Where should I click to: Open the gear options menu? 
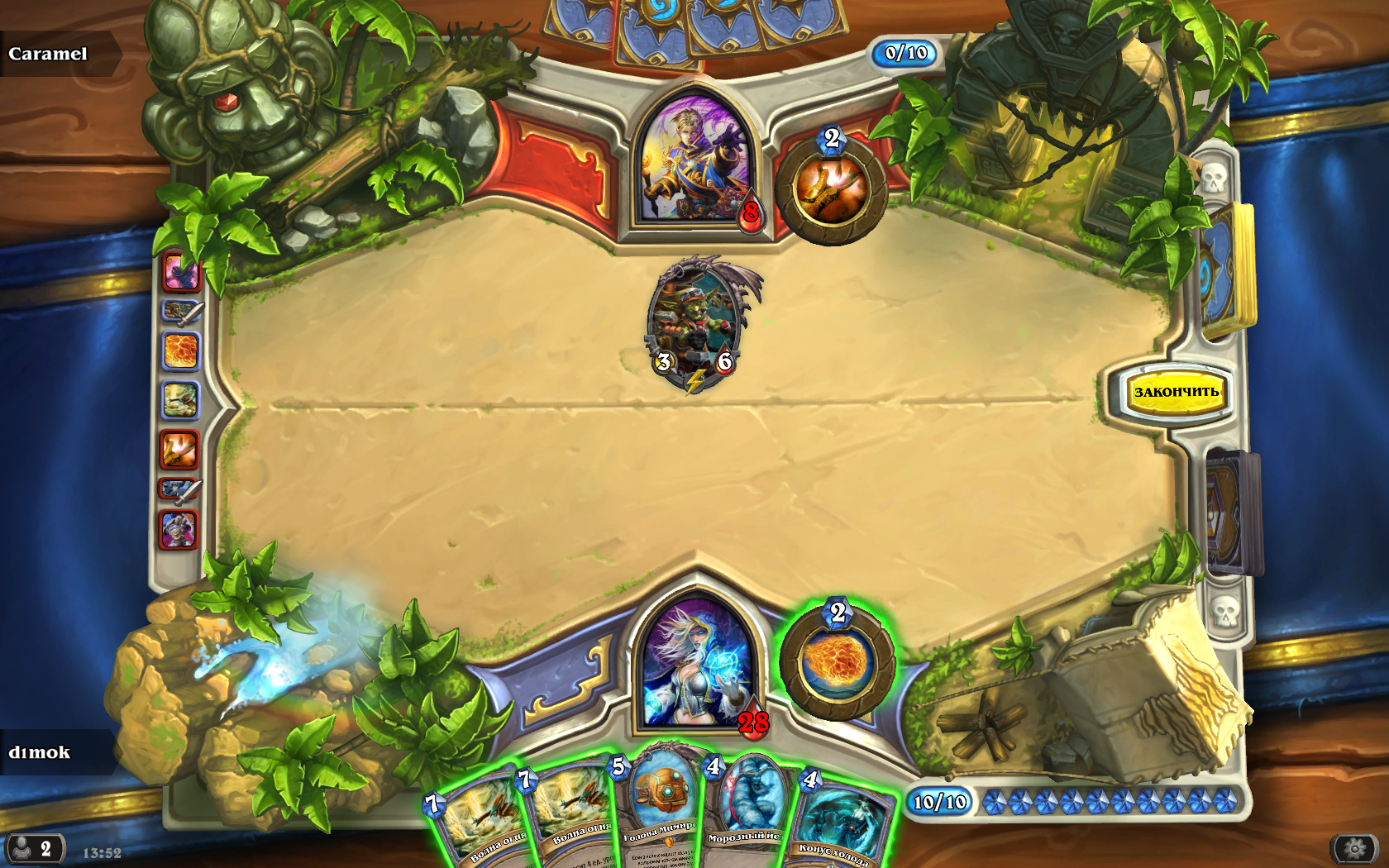1353,848
